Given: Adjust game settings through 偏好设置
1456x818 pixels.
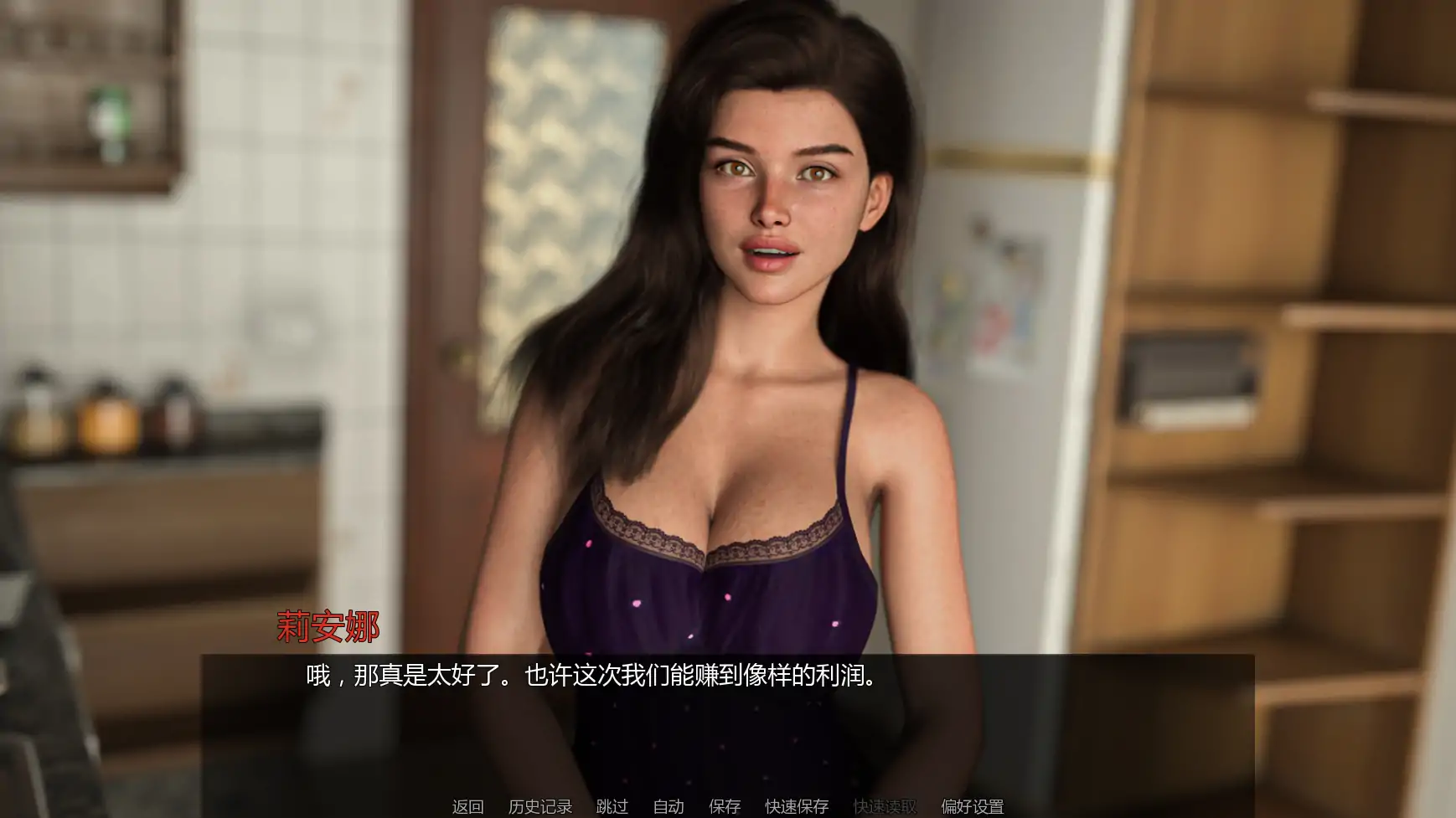Looking at the screenshot, I should tap(973, 807).
